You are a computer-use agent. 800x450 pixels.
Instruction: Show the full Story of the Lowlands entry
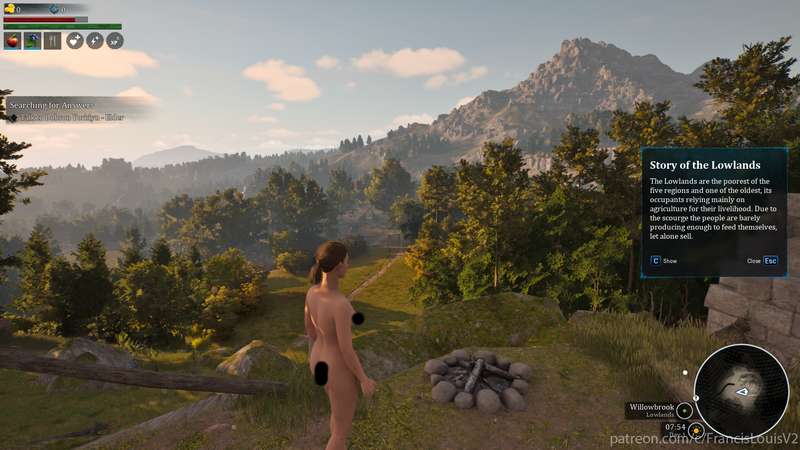point(655,260)
